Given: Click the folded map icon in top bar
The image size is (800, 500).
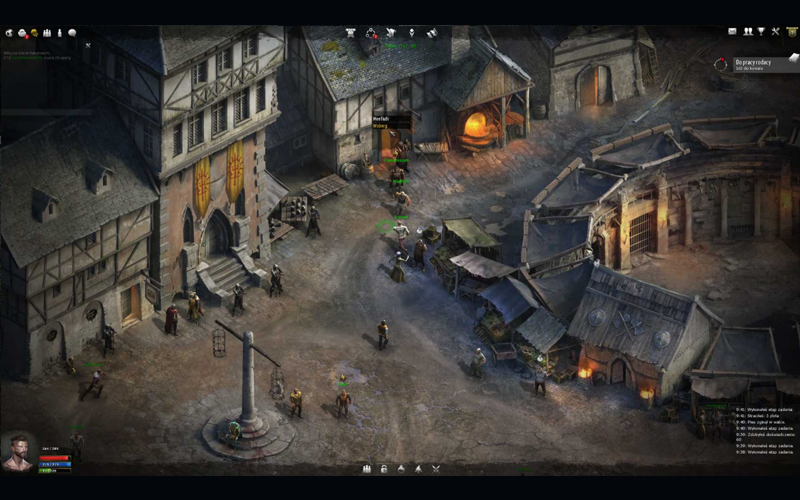Looking at the screenshot, I should pos(431,32).
